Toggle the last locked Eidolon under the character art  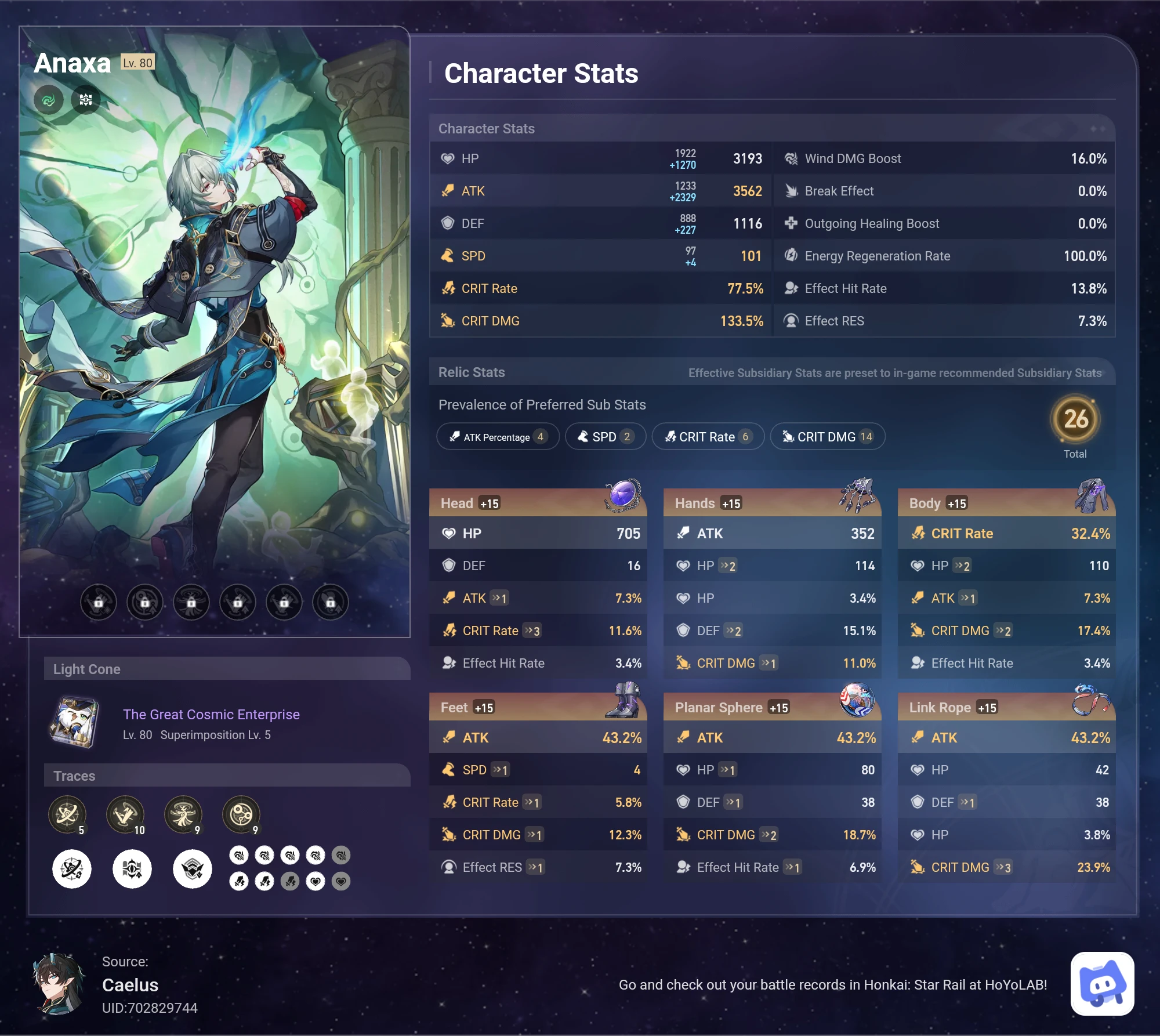330,602
